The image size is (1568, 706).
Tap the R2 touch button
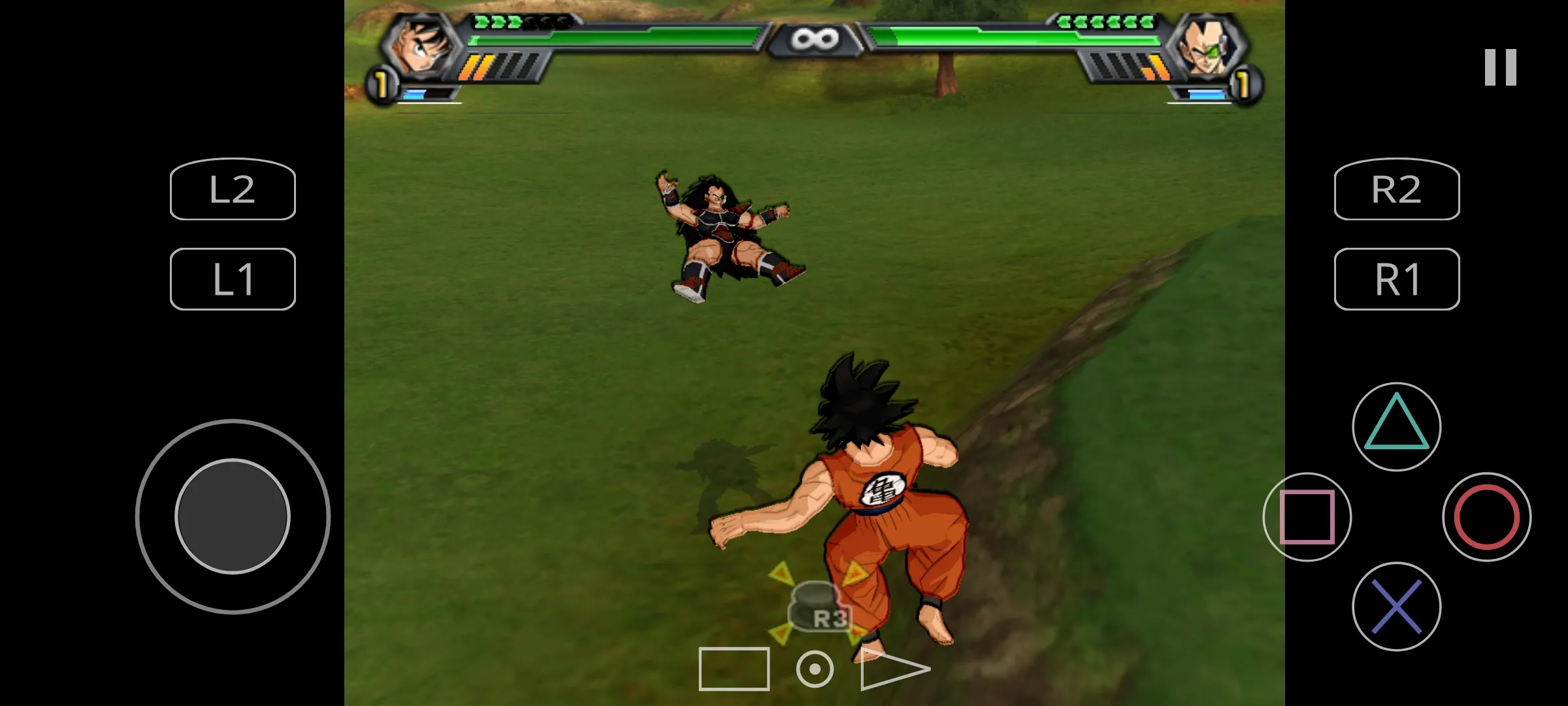(x=1397, y=190)
